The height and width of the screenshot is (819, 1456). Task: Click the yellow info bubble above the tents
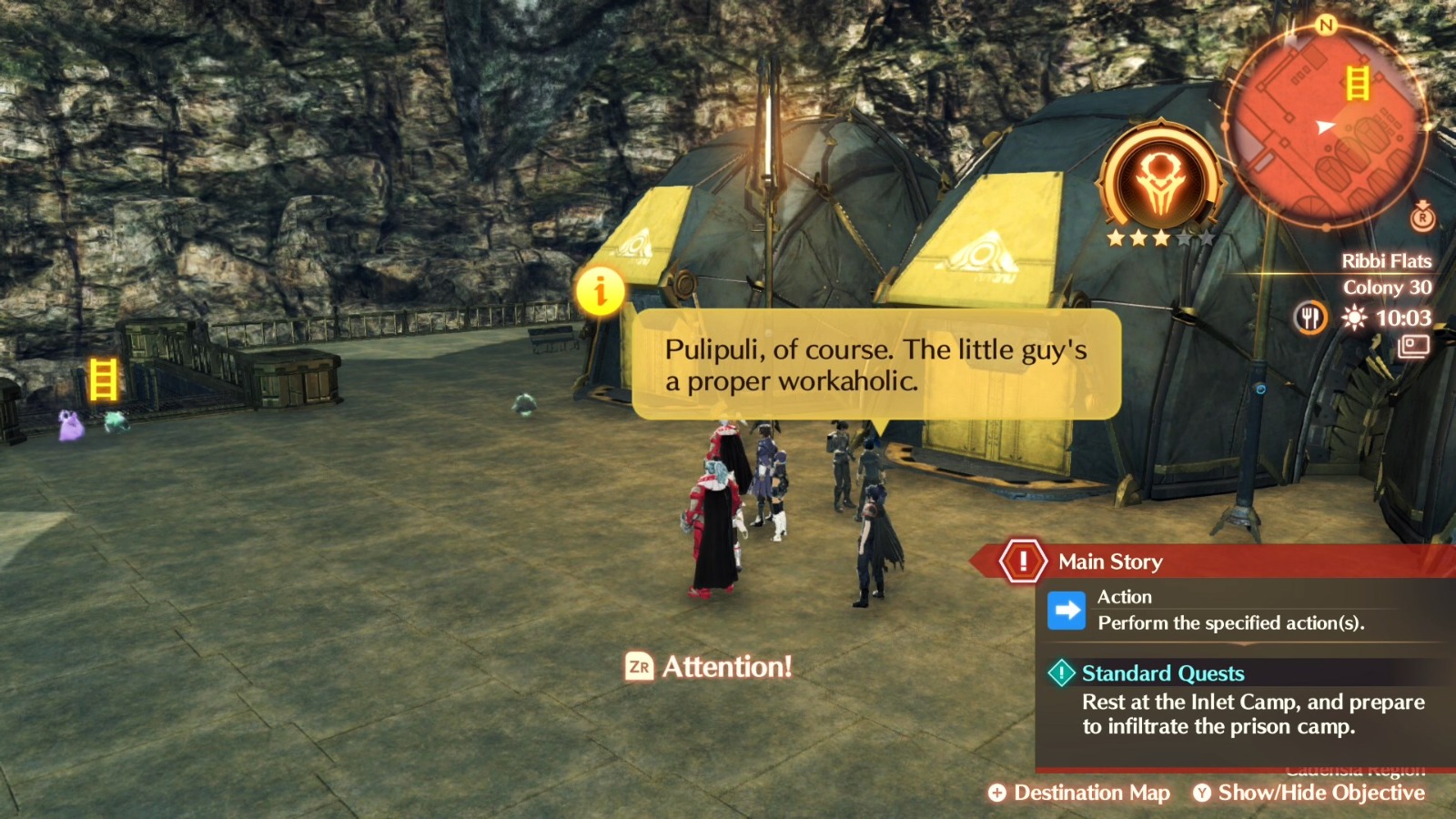(602, 291)
